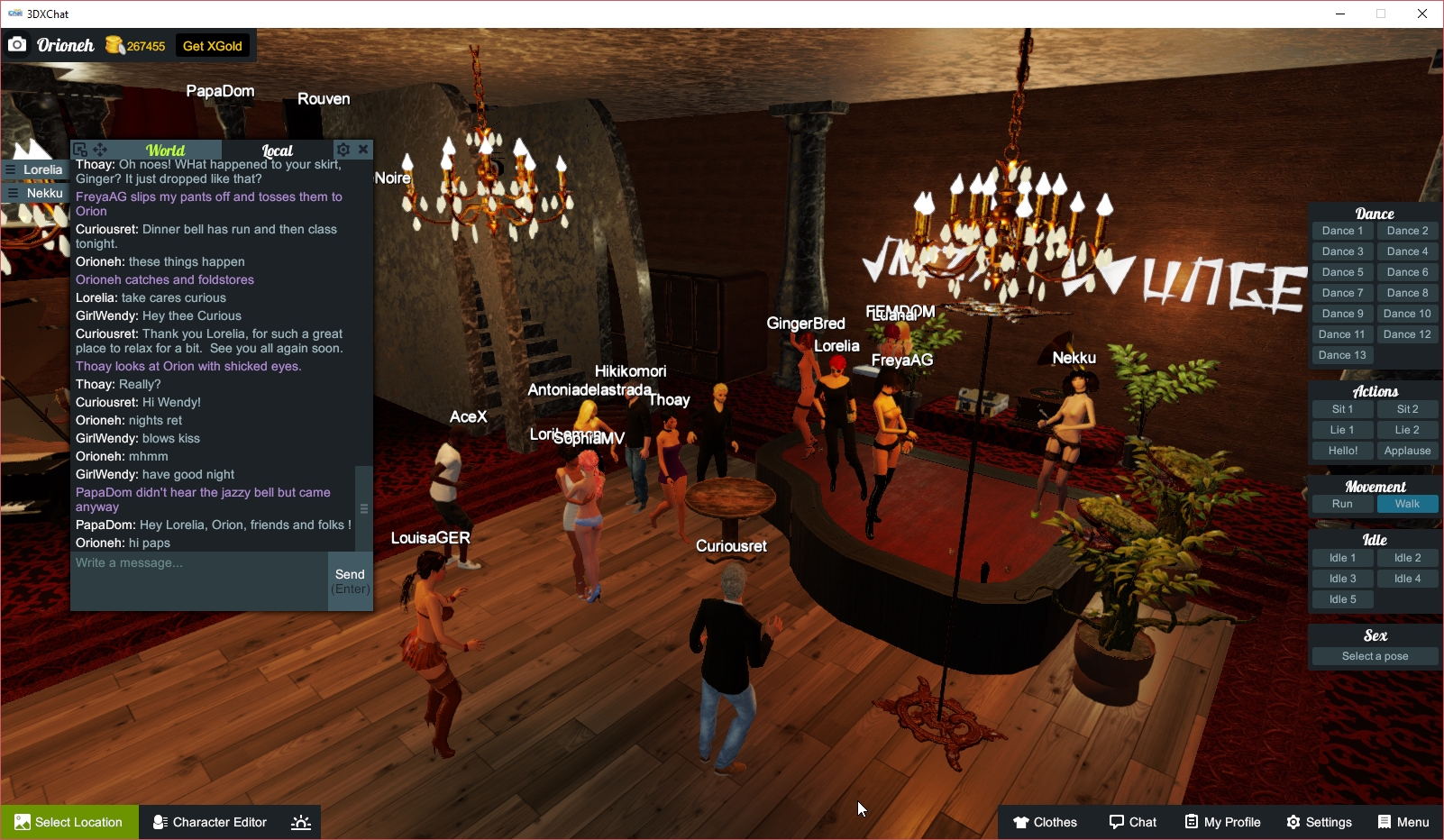Image resolution: width=1444 pixels, height=840 pixels.
Task: Open chat settings via the gear icon
Action: coord(343,150)
